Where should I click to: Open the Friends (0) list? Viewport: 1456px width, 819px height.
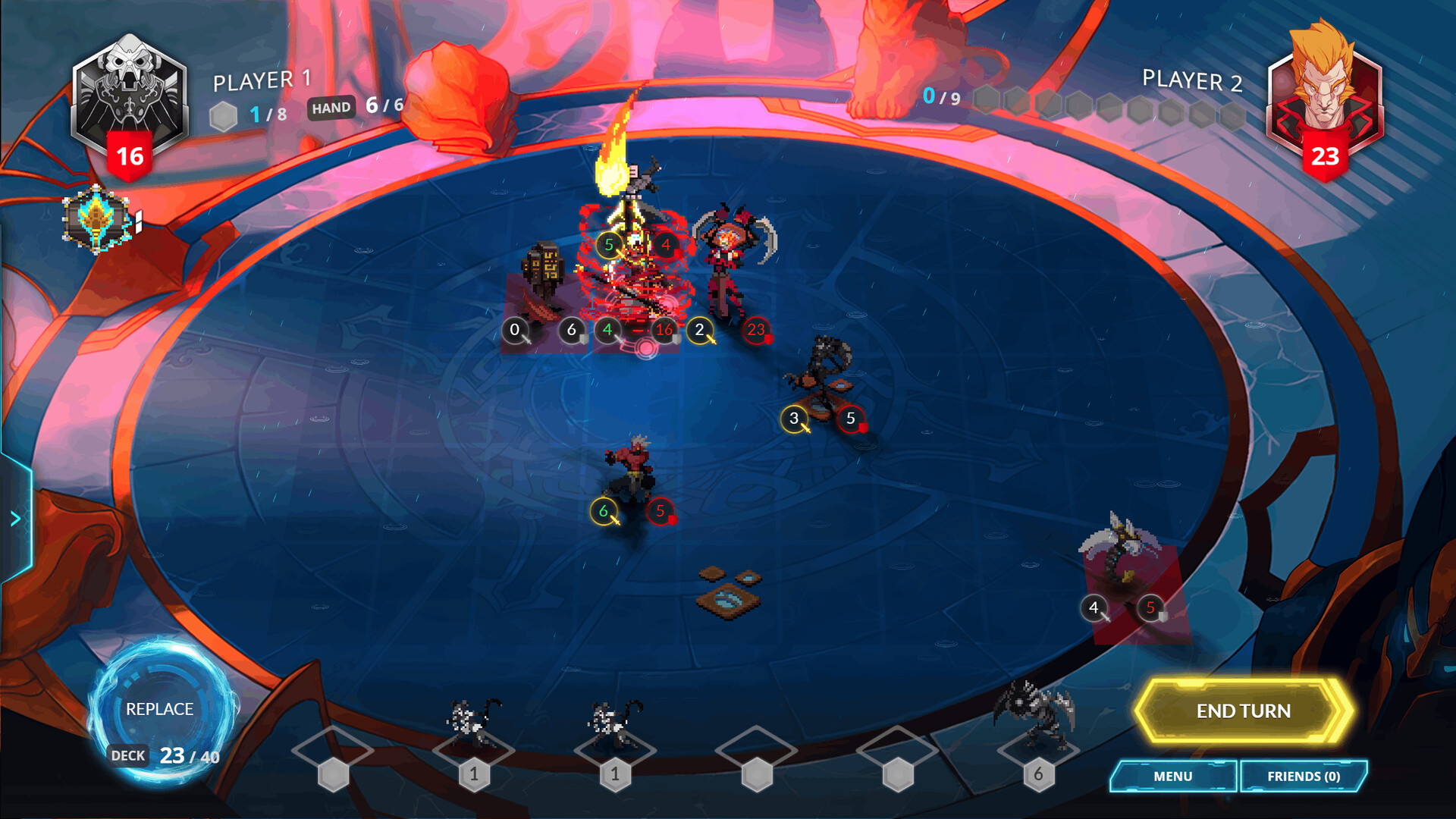1303,777
